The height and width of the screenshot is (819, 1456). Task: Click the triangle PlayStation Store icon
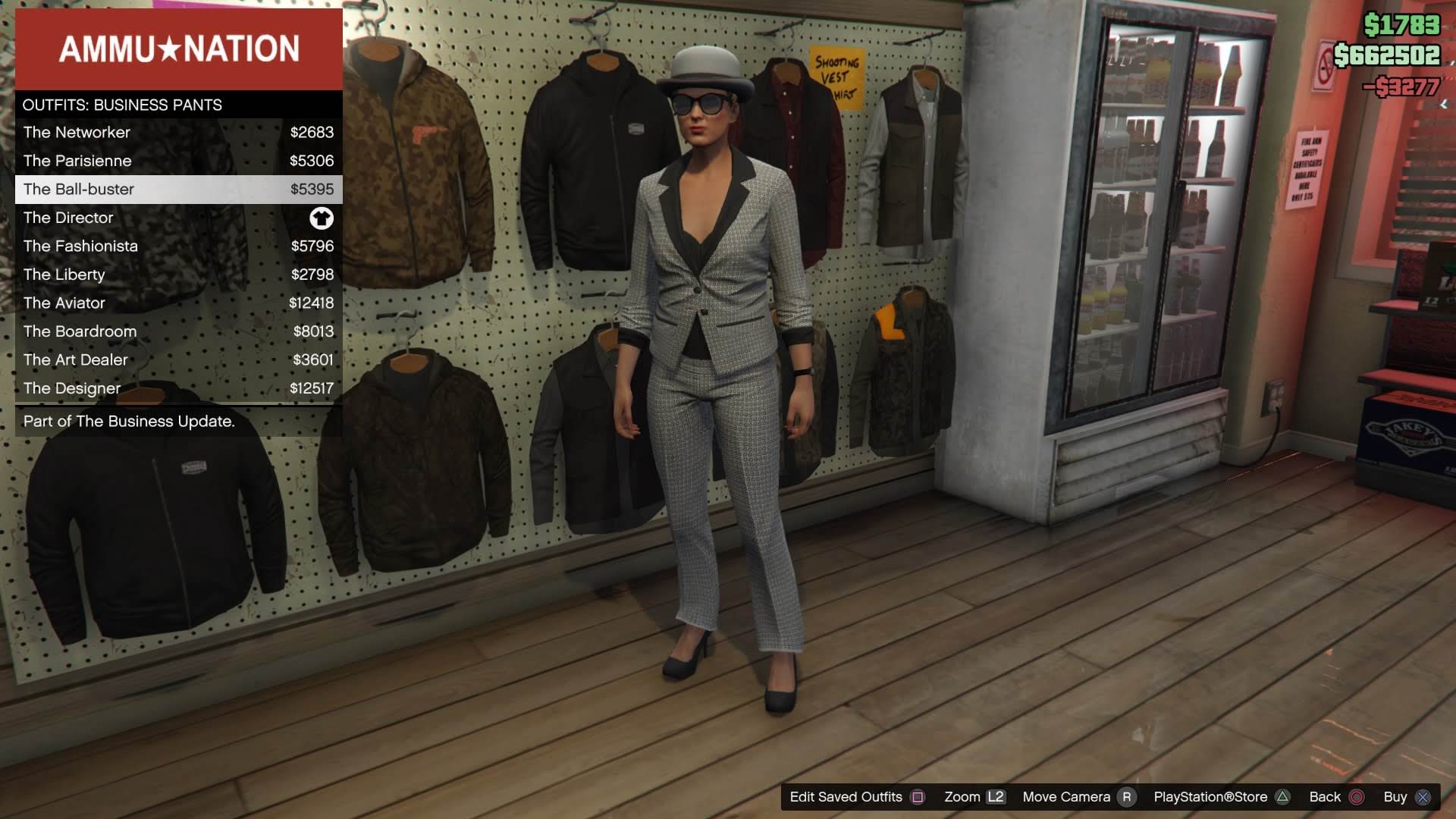coord(1283,796)
